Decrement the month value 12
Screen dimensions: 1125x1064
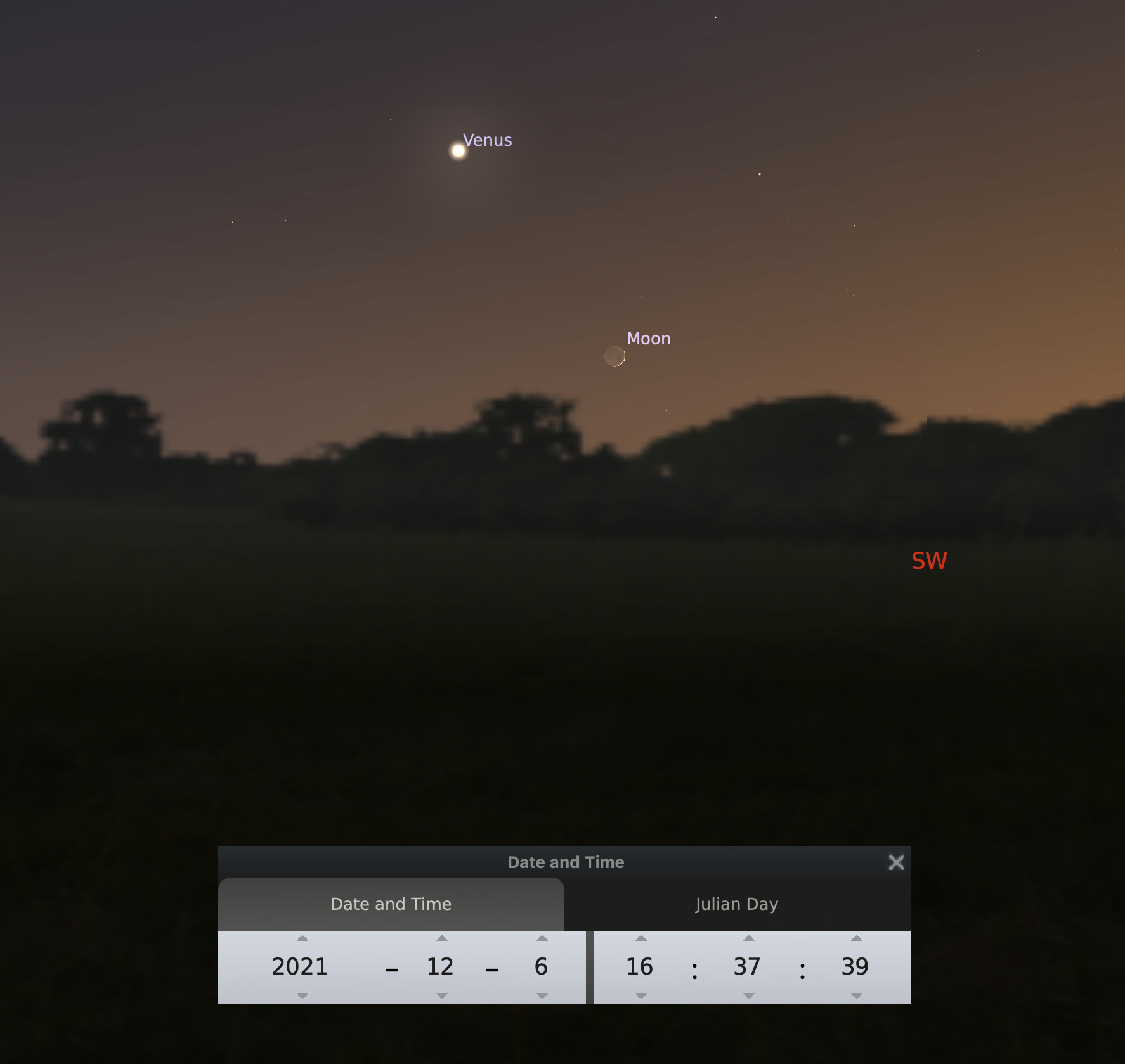click(x=442, y=996)
